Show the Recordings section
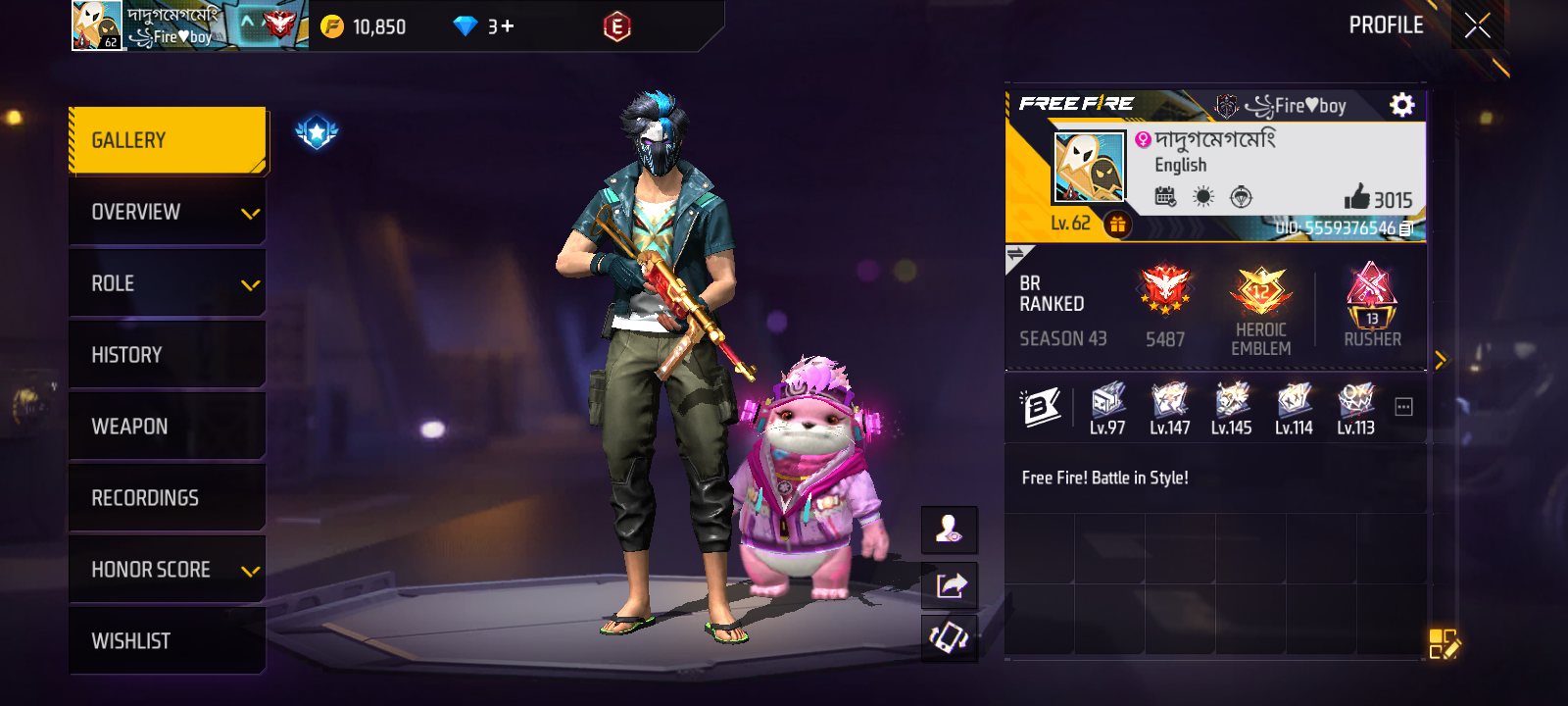Screen dimensions: 1568x706 [x=168, y=498]
